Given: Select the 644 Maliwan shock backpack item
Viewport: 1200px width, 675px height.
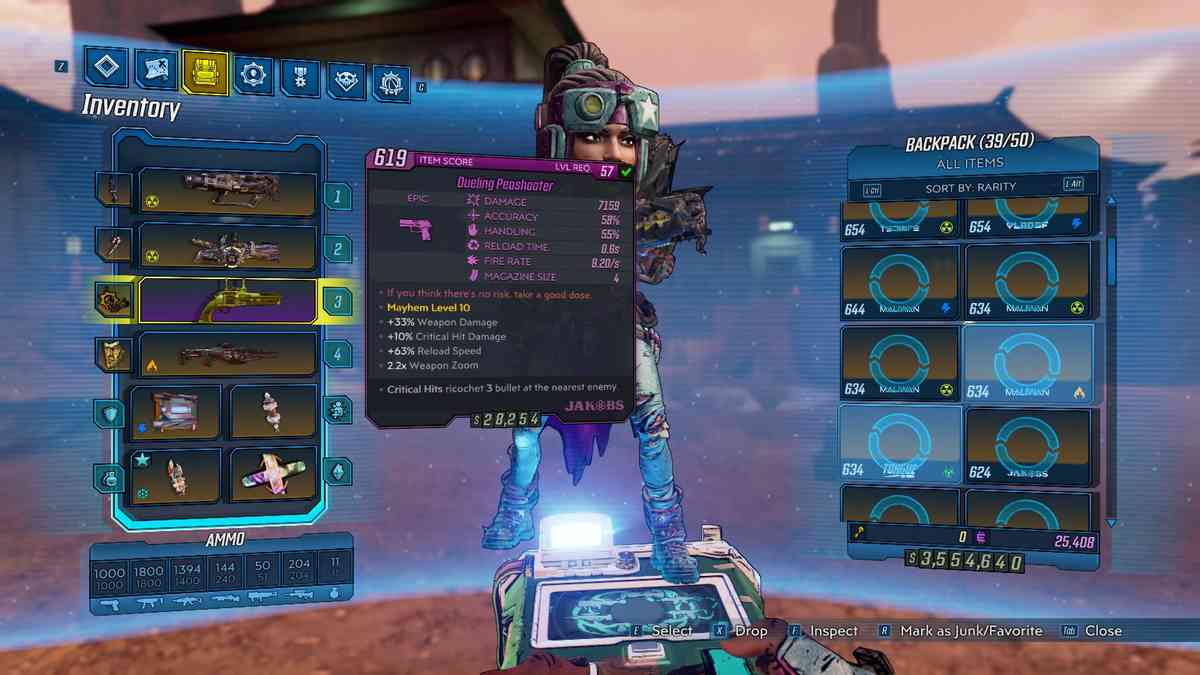Looking at the screenshot, I should click(899, 282).
